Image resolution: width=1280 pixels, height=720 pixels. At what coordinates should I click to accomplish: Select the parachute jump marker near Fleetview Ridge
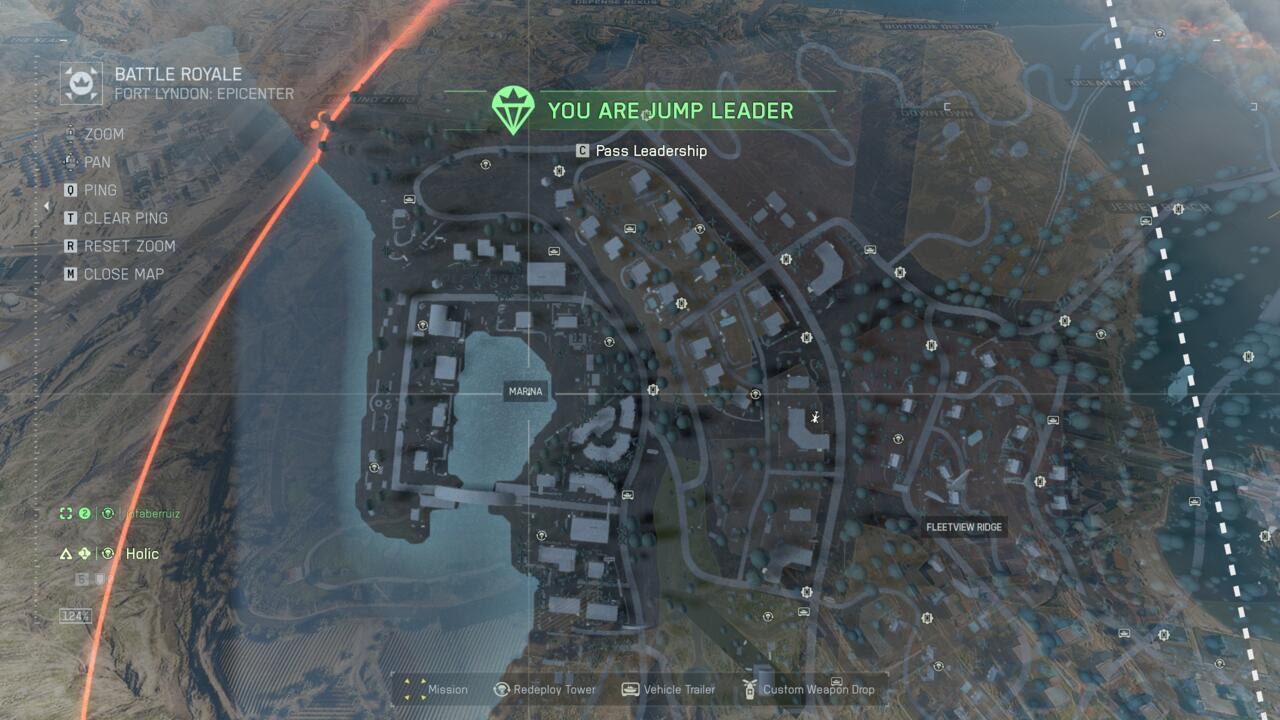click(815, 418)
